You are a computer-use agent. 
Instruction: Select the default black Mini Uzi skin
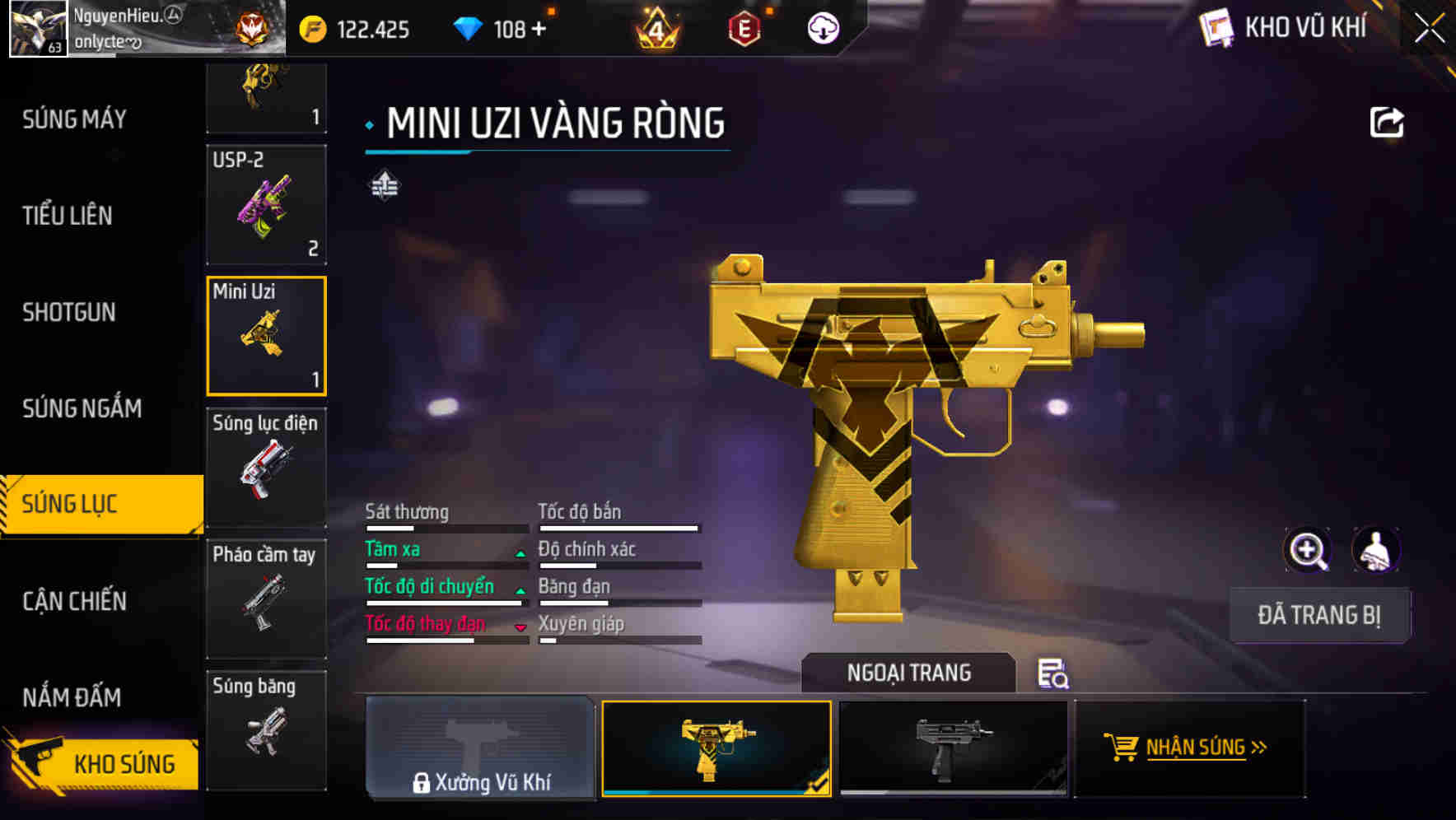[x=953, y=748]
